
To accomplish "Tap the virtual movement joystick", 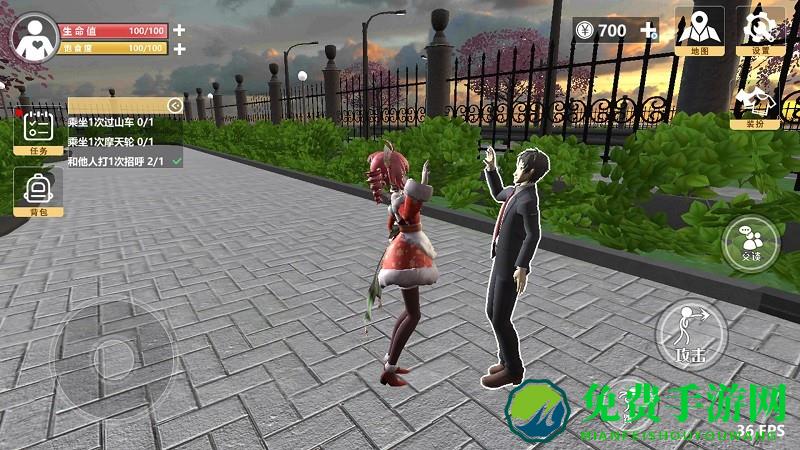I will pos(106,352).
